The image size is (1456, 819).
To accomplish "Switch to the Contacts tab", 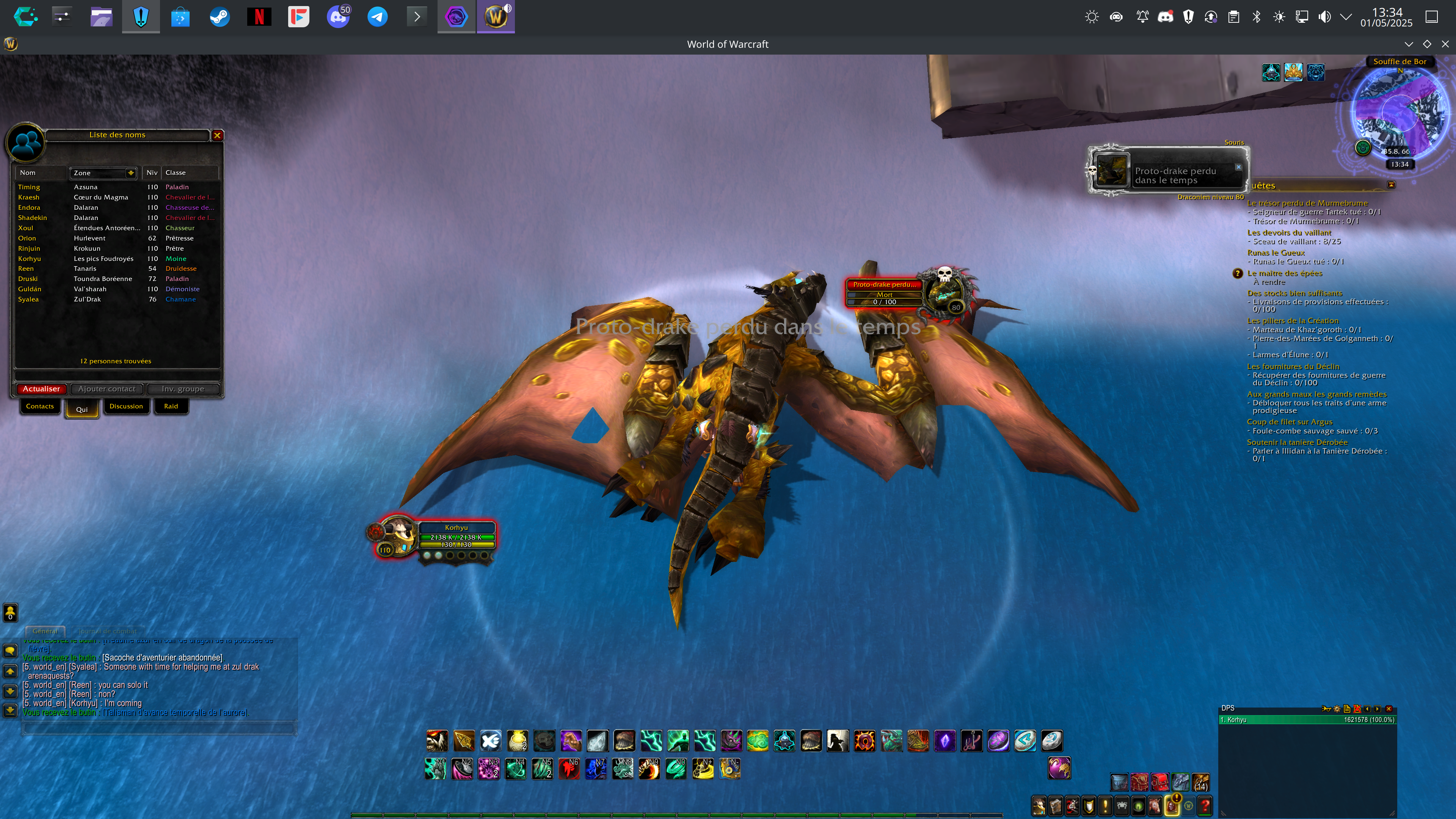I will click(39, 406).
